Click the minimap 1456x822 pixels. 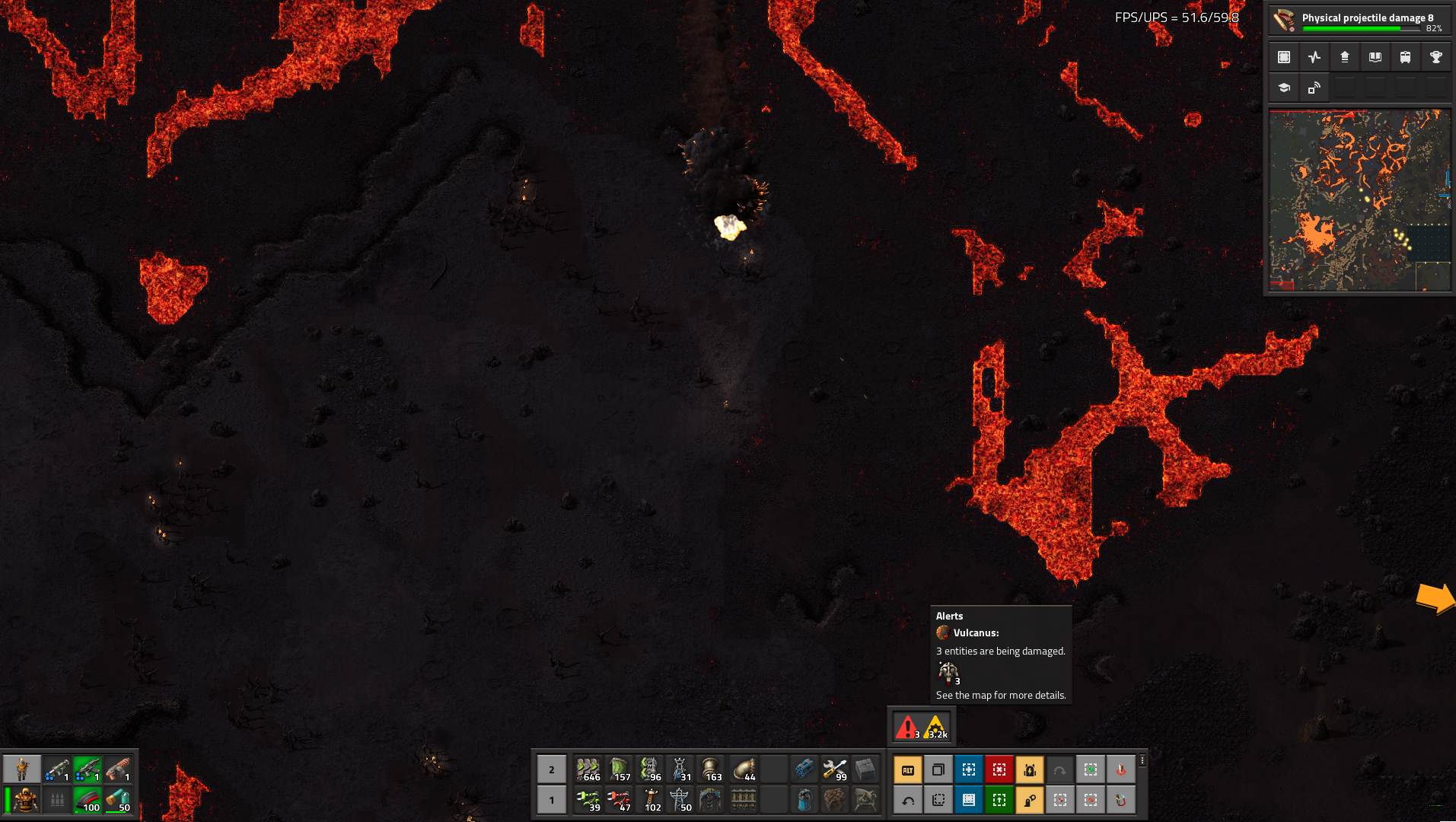click(1359, 200)
